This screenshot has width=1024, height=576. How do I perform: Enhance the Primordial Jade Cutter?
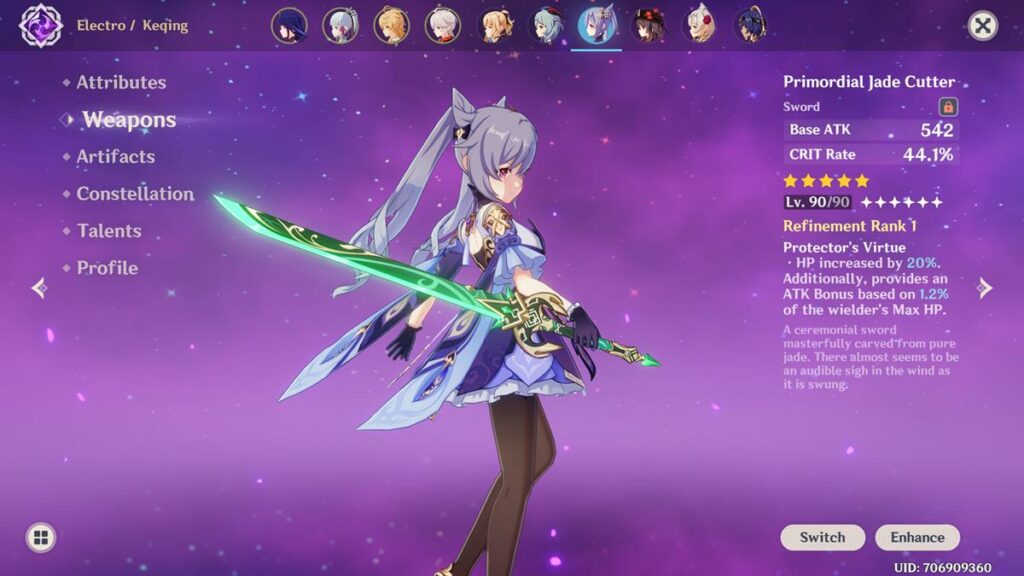tap(917, 537)
